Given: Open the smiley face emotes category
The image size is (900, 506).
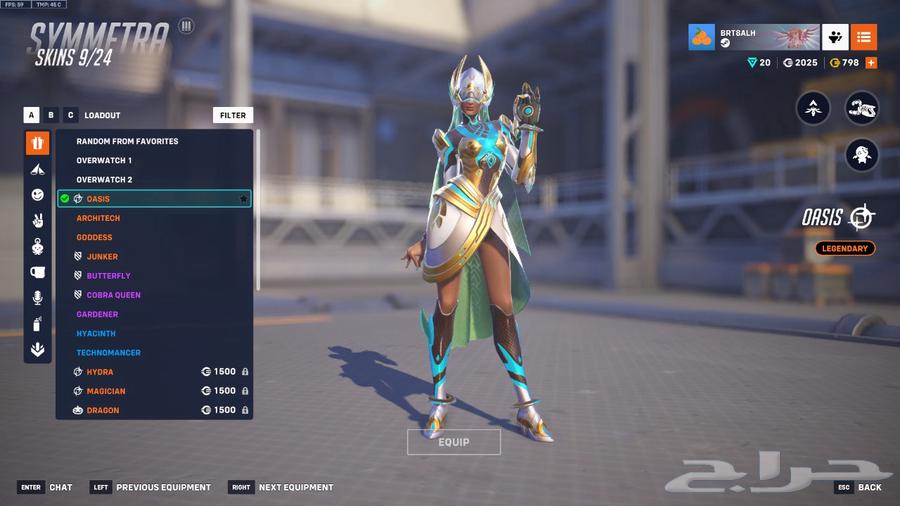Looking at the screenshot, I should click(37, 194).
